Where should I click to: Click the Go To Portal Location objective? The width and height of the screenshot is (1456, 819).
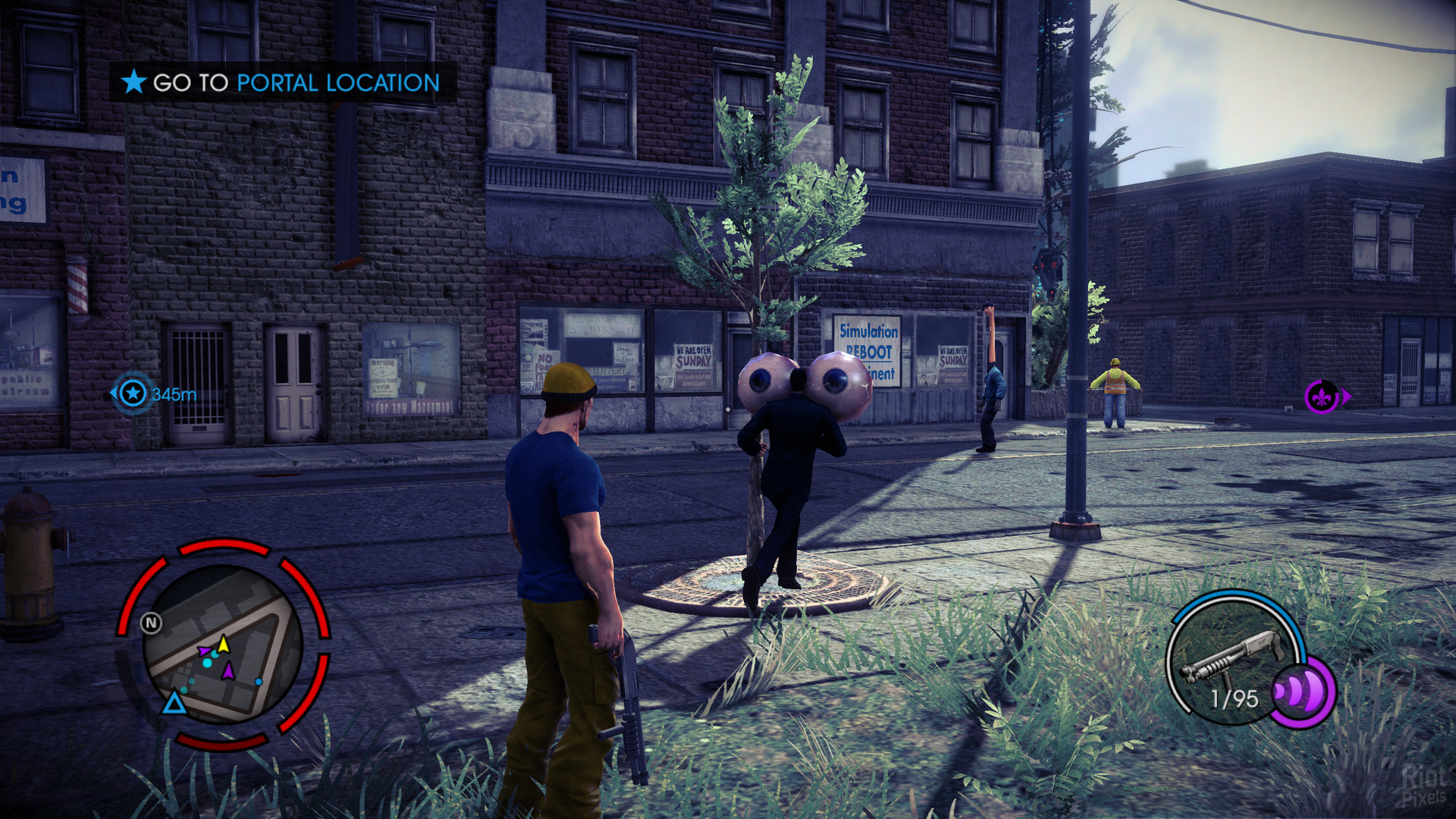(x=282, y=82)
